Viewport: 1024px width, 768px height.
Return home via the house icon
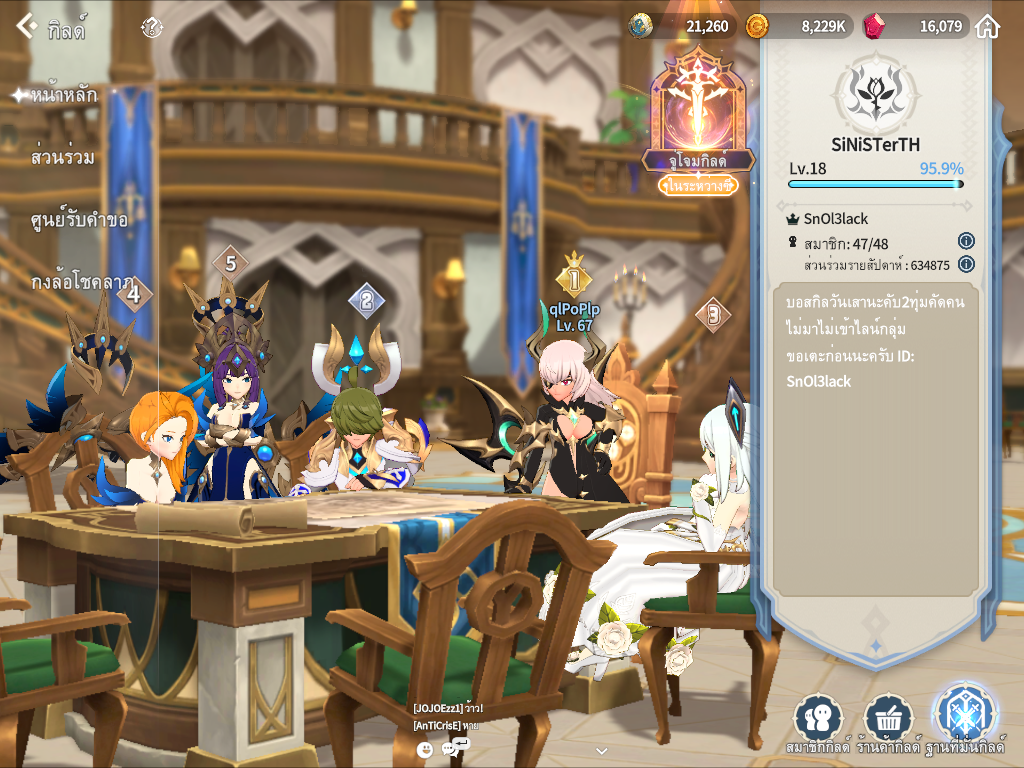tap(987, 27)
